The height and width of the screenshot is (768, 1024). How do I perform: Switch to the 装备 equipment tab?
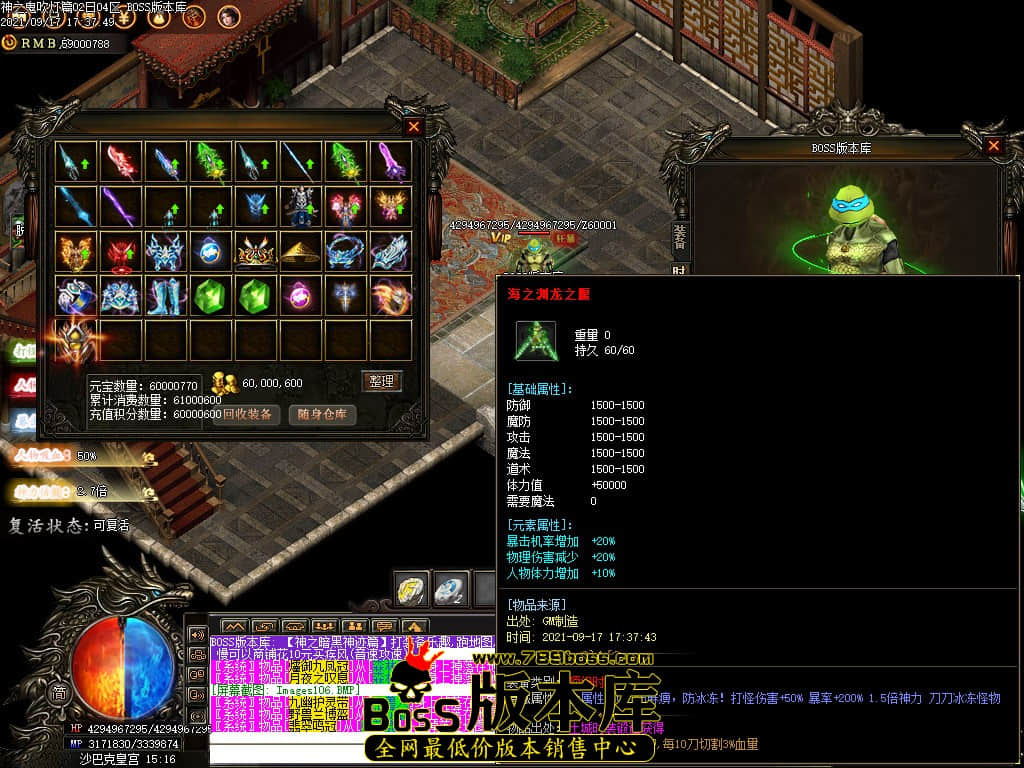click(680, 235)
